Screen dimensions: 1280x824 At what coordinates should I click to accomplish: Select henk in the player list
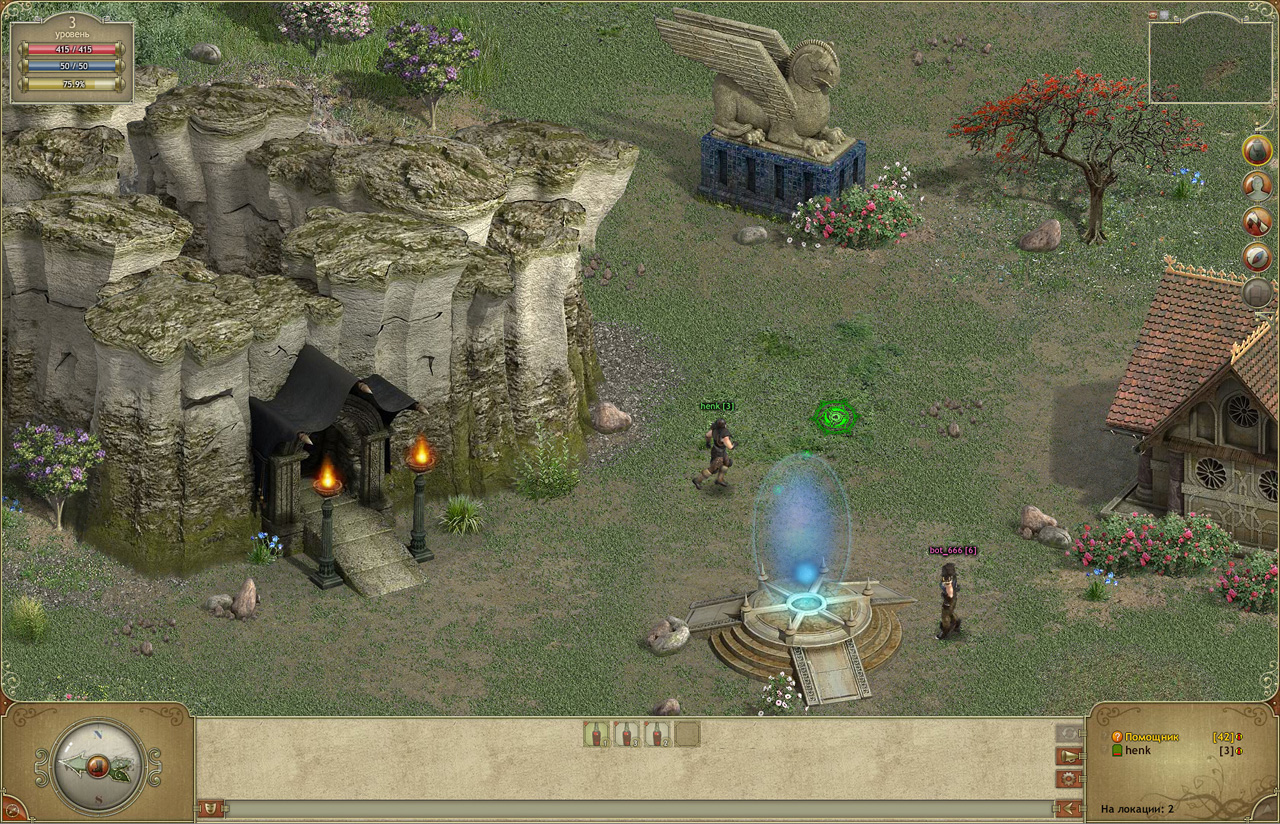point(1138,750)
